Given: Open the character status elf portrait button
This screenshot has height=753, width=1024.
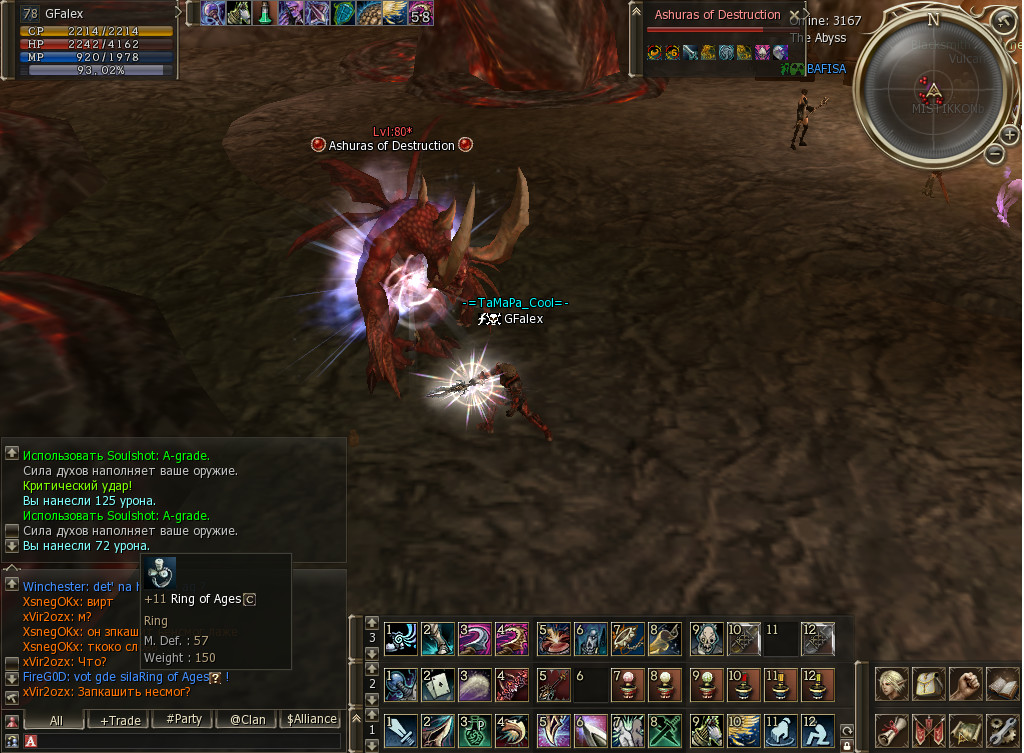Looking at the screenshot, I should pos(891,685).
